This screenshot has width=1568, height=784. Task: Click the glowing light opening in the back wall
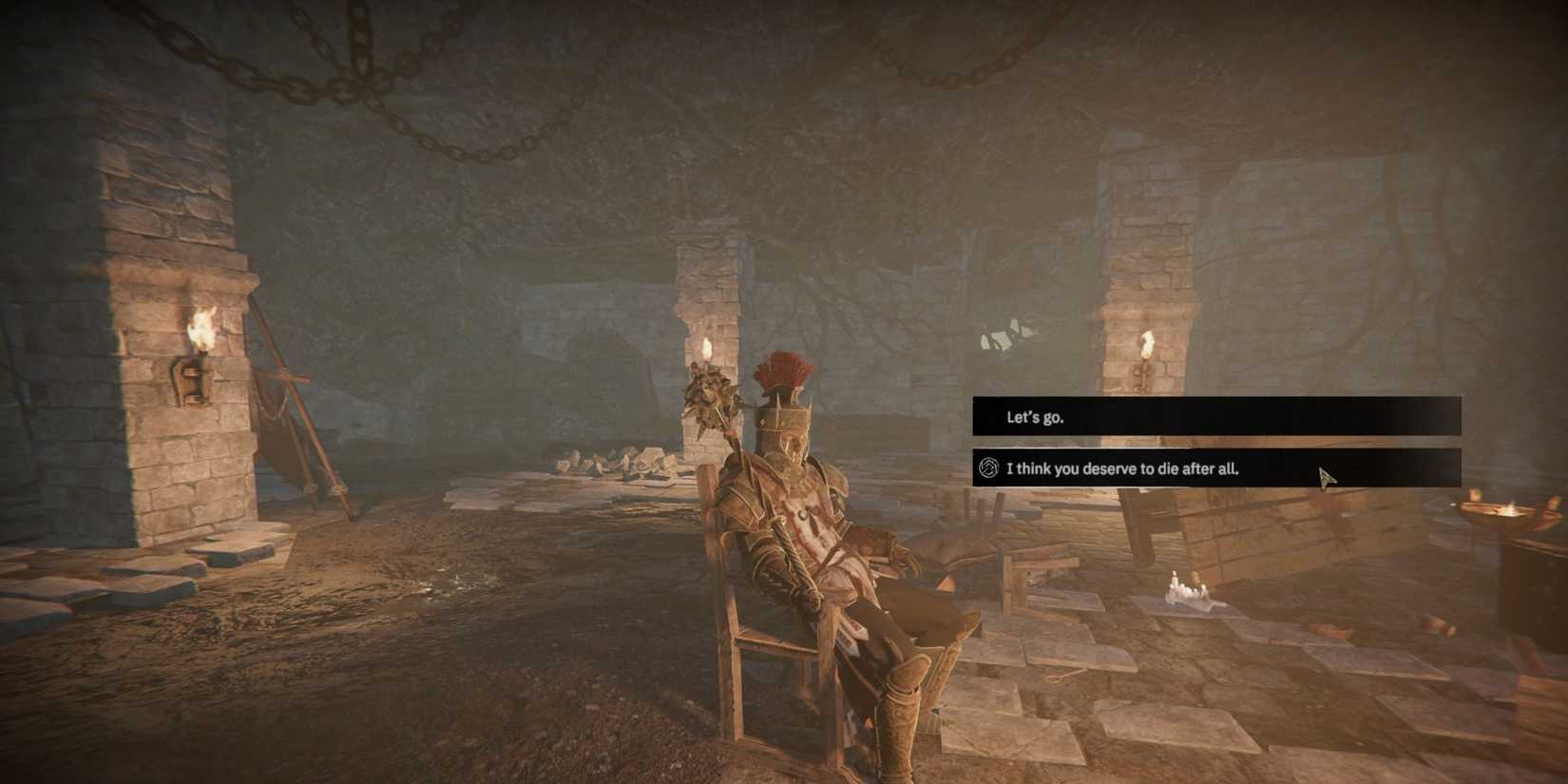pyautogui.click(x=1003, y=337)
